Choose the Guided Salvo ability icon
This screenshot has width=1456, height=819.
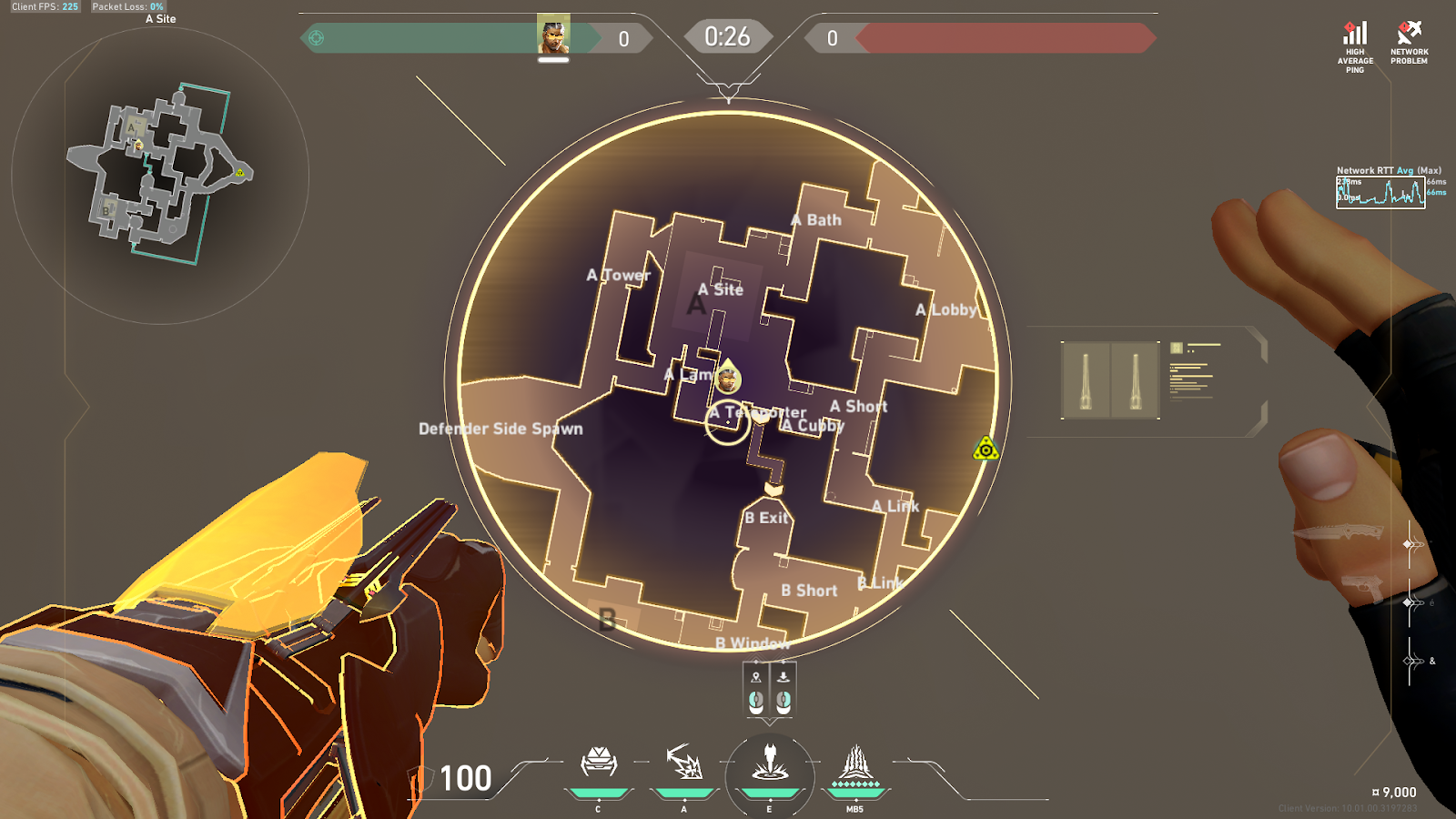tap(770, 763)
